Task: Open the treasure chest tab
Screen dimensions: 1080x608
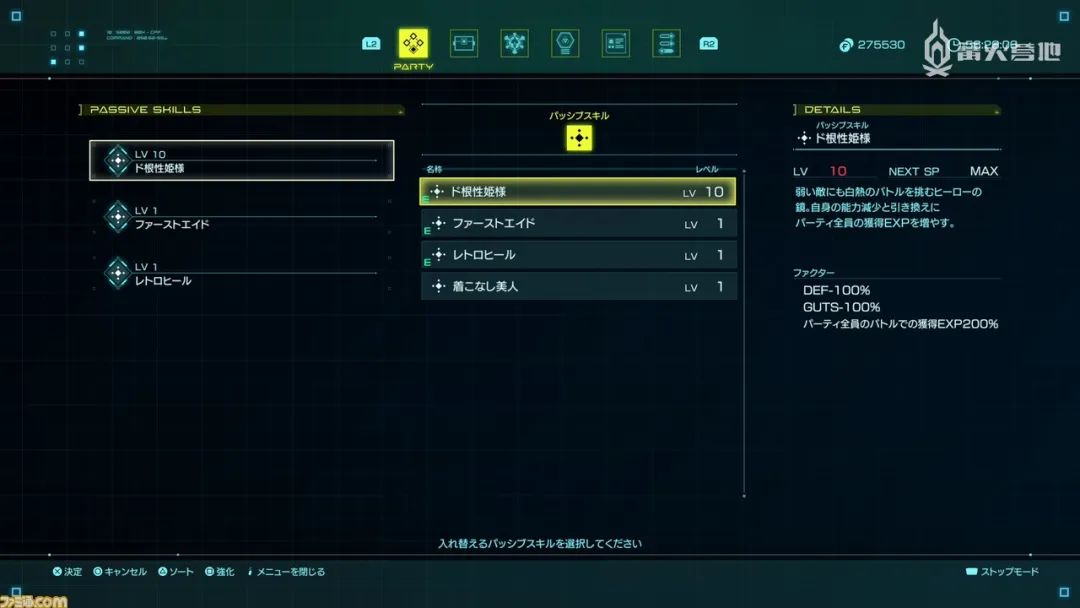Action: 464,44
